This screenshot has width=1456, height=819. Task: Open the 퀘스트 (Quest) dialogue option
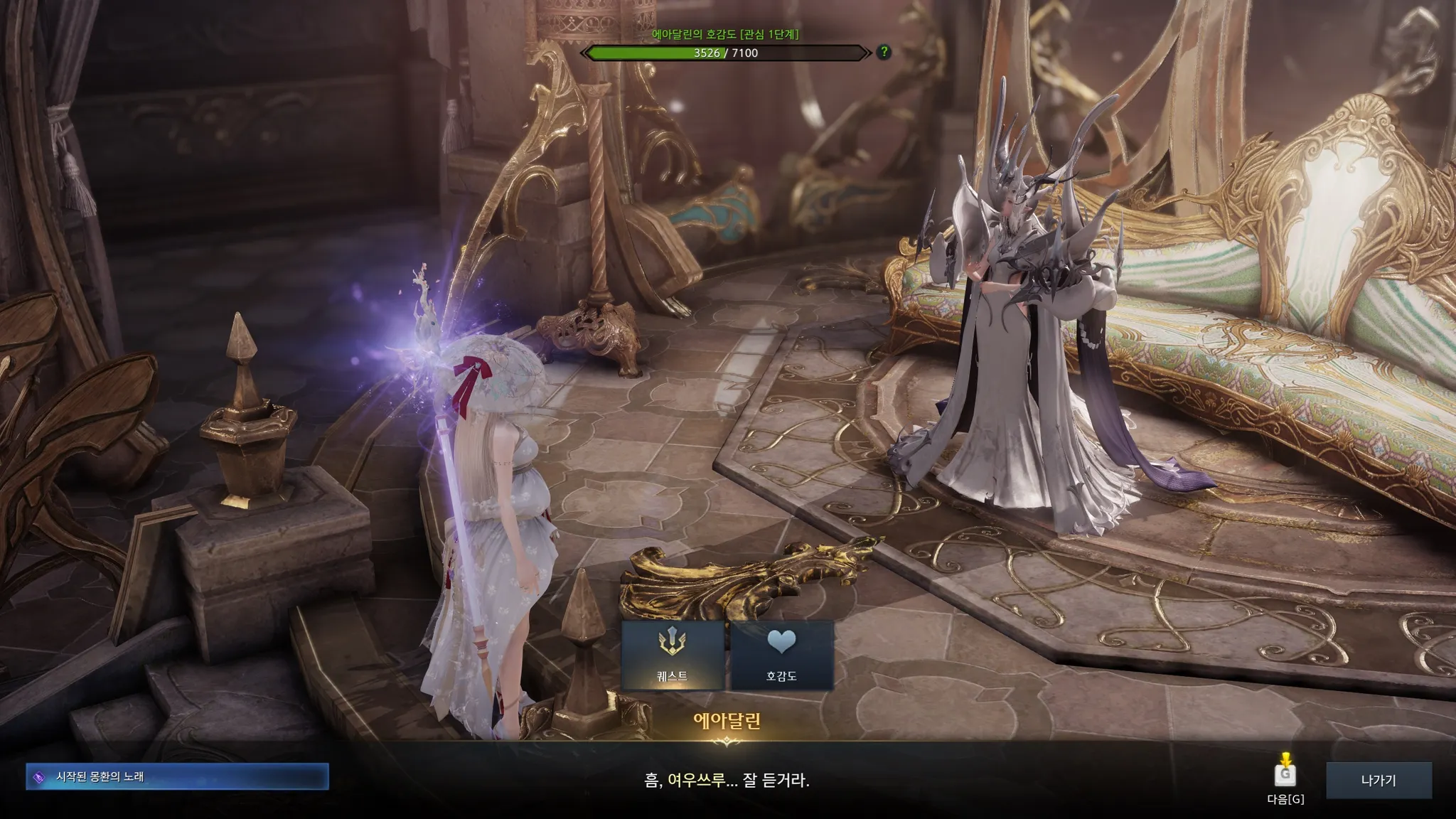point(673,655)
